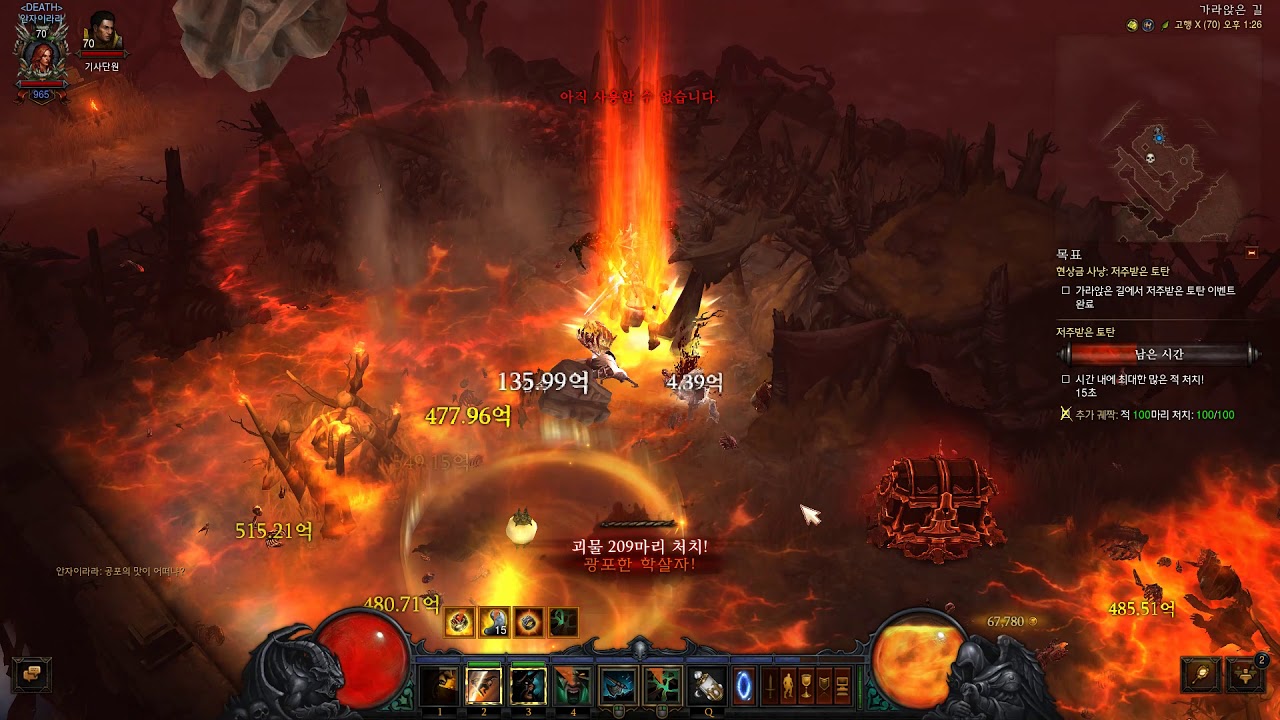
Task: Trigger the hooded figure skill in slot 3
Action: click(x=528, y=686)
